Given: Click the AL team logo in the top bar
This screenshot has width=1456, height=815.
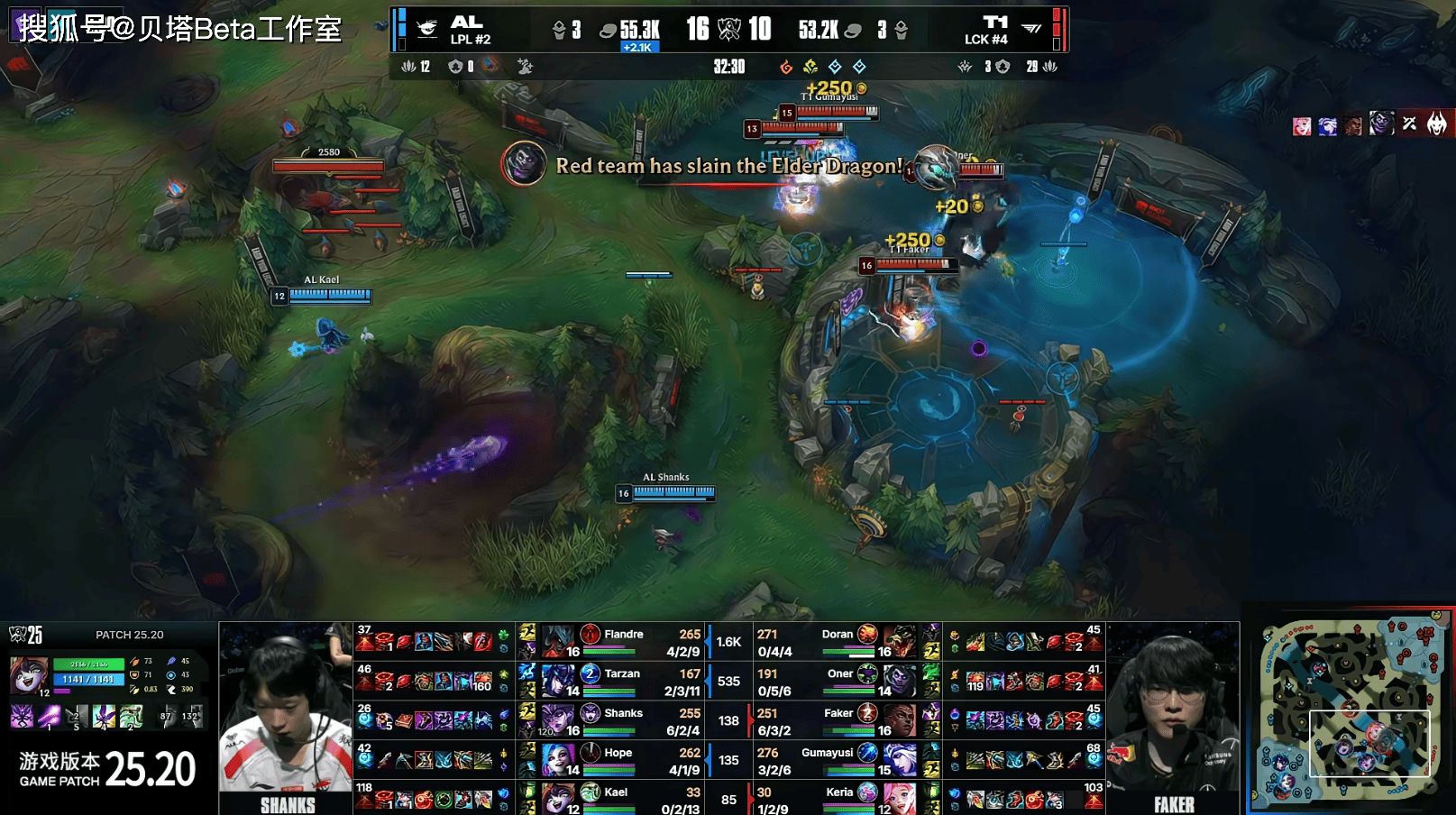Looking at the screenshot, I should tap(427, 30).
